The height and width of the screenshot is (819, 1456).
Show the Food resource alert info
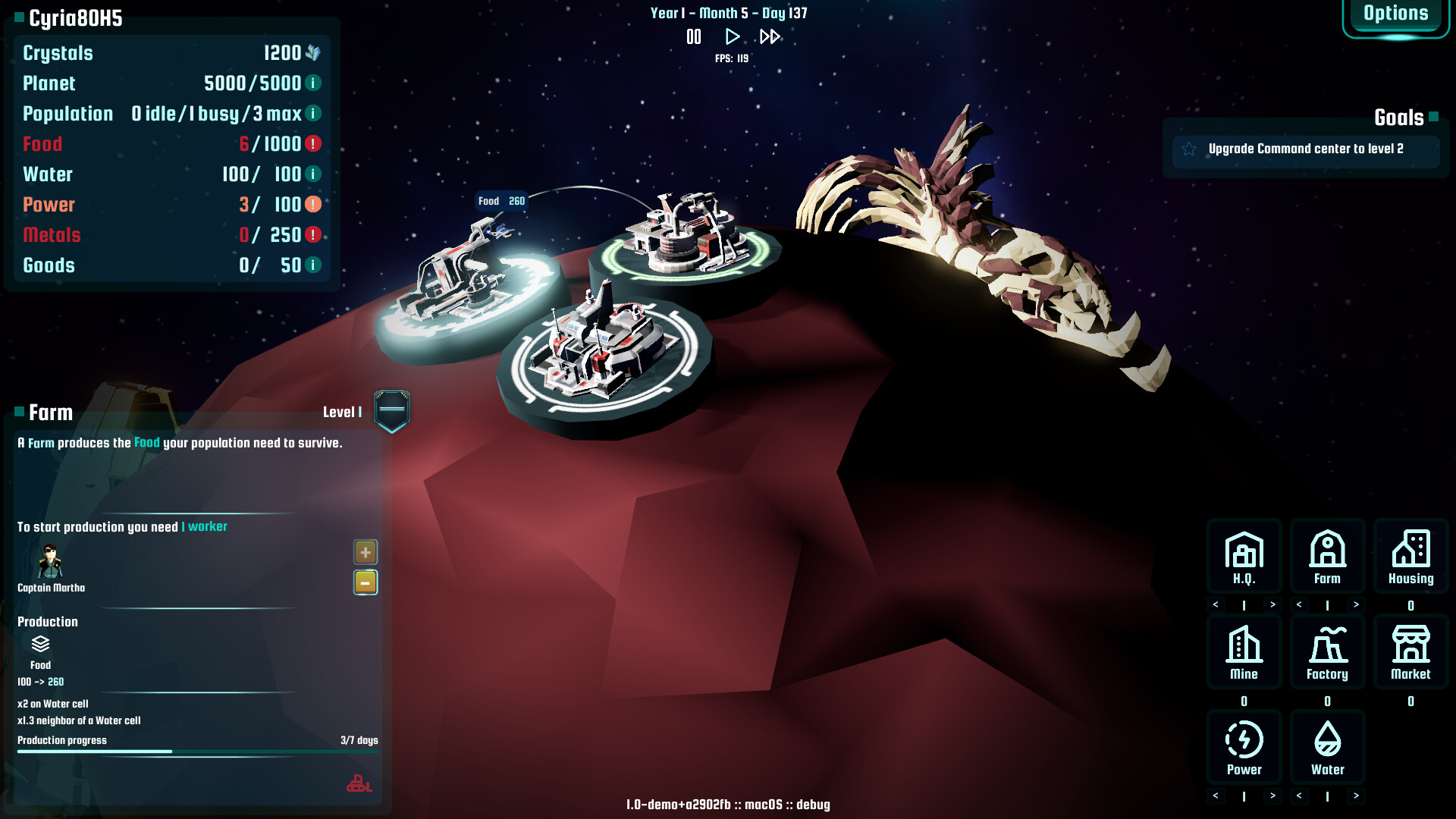pos(313,143)
